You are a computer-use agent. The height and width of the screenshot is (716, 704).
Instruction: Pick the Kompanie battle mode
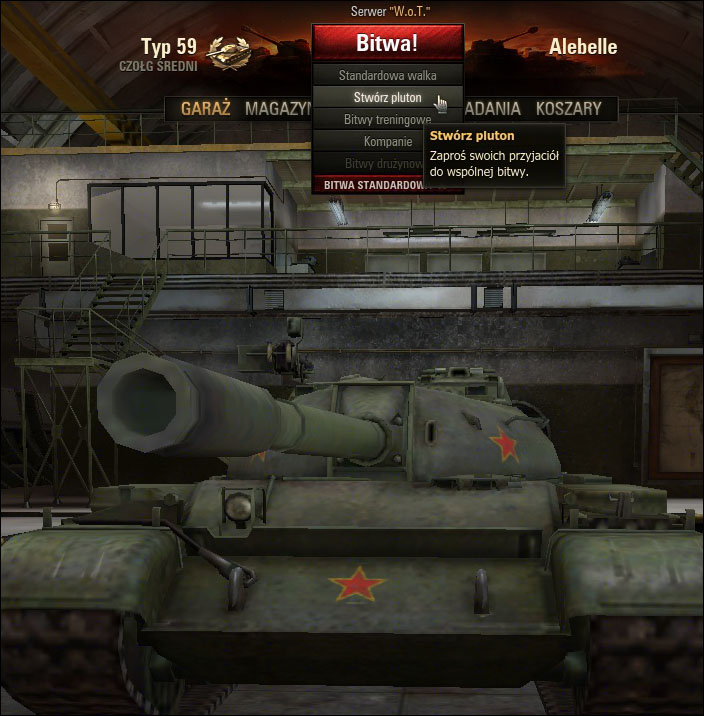(387, 142)
